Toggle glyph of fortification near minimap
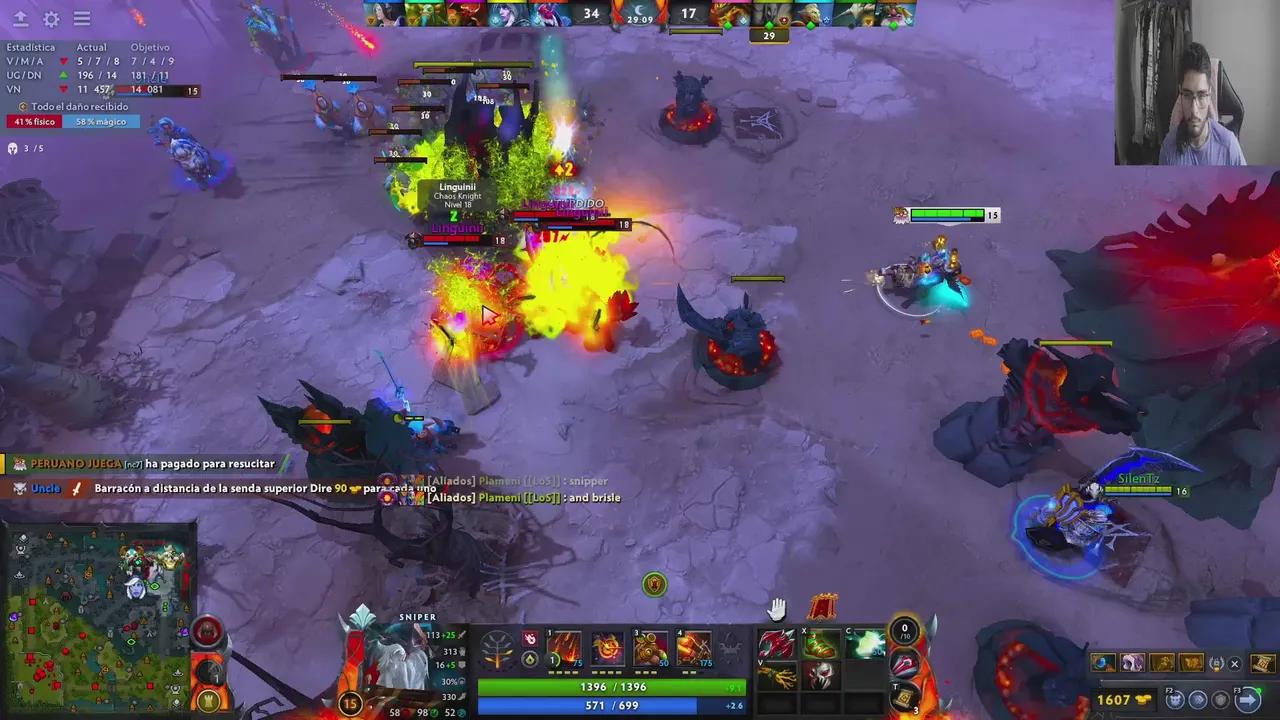 [x=208, y=700]
